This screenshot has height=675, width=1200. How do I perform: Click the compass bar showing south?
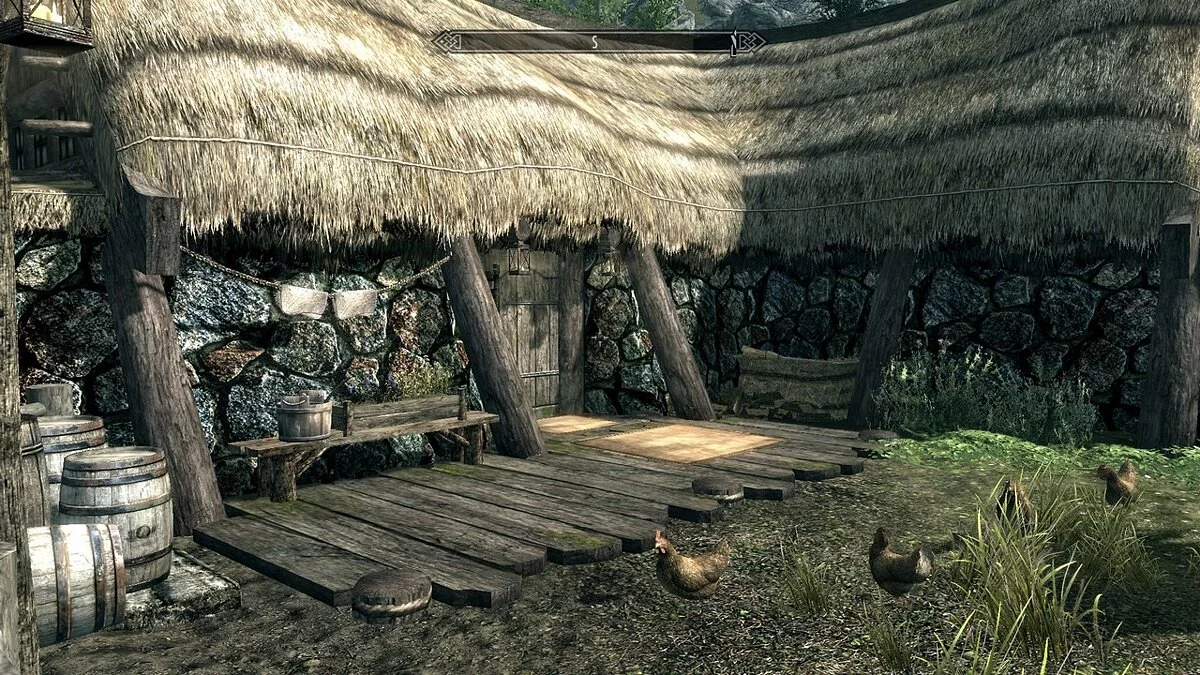pos(598,42)
